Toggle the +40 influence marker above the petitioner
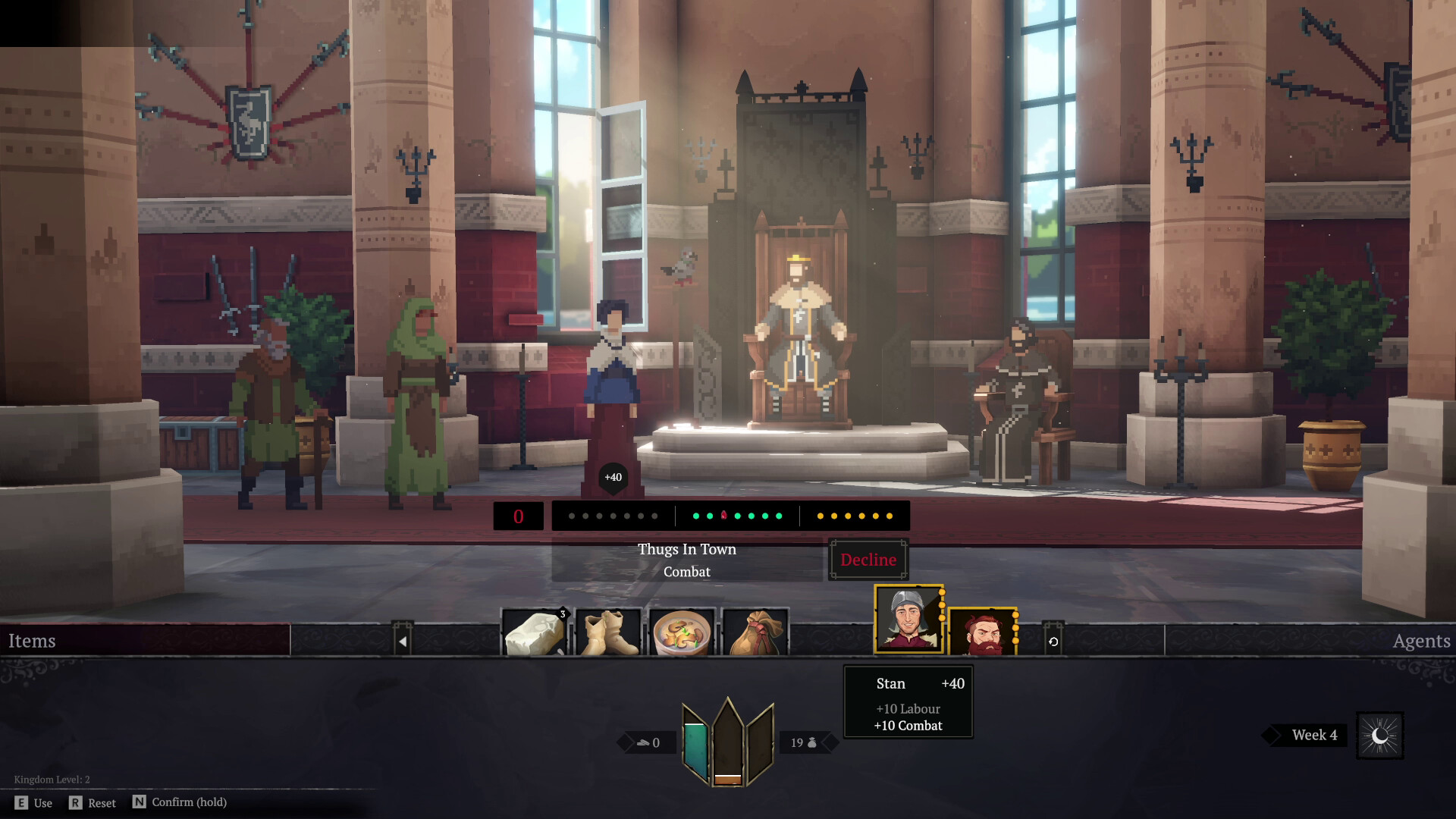Viewport: 1456px width, 819px height. coord(612,477)
